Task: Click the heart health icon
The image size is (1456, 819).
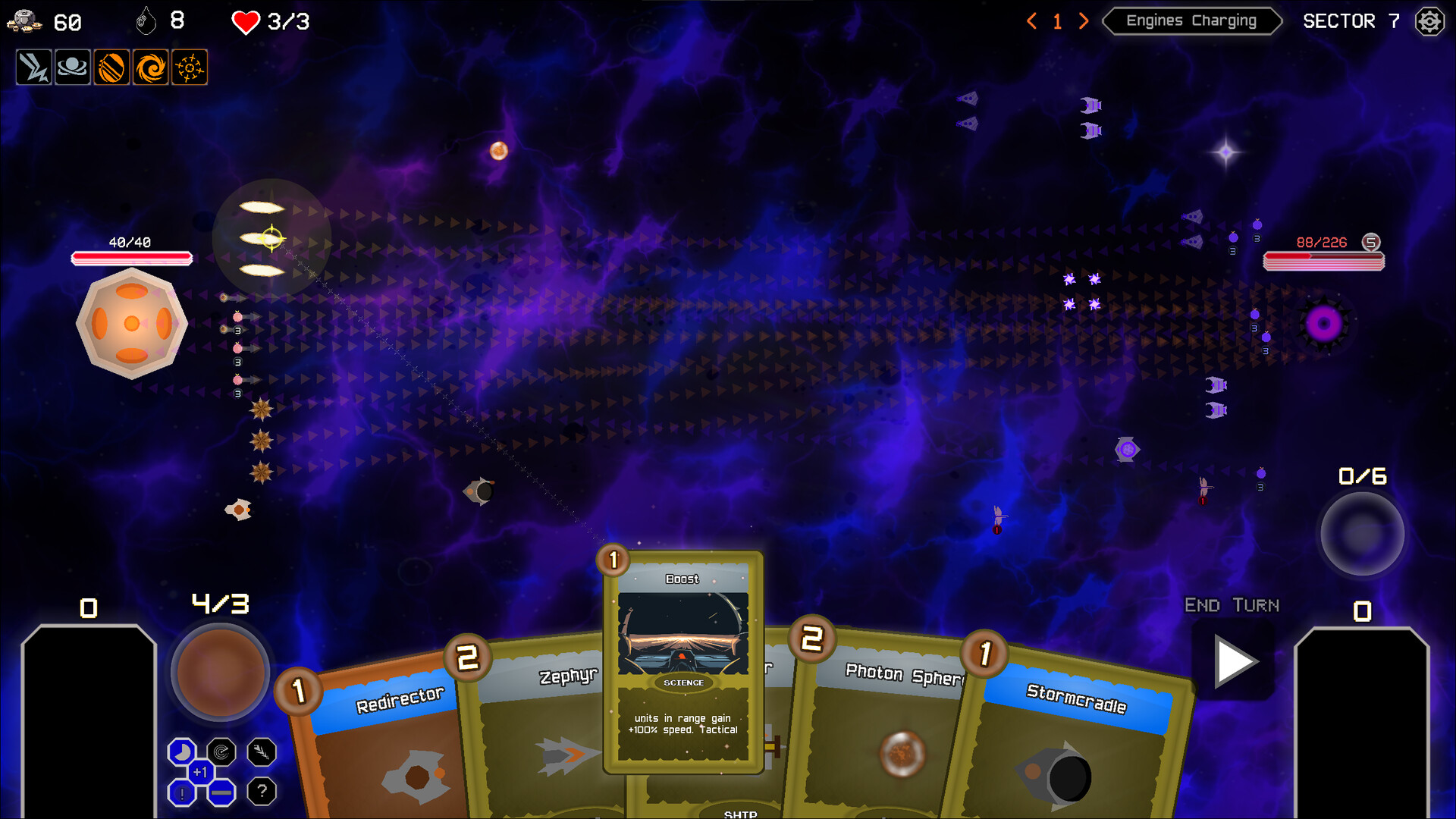Action: pos(244,22)
